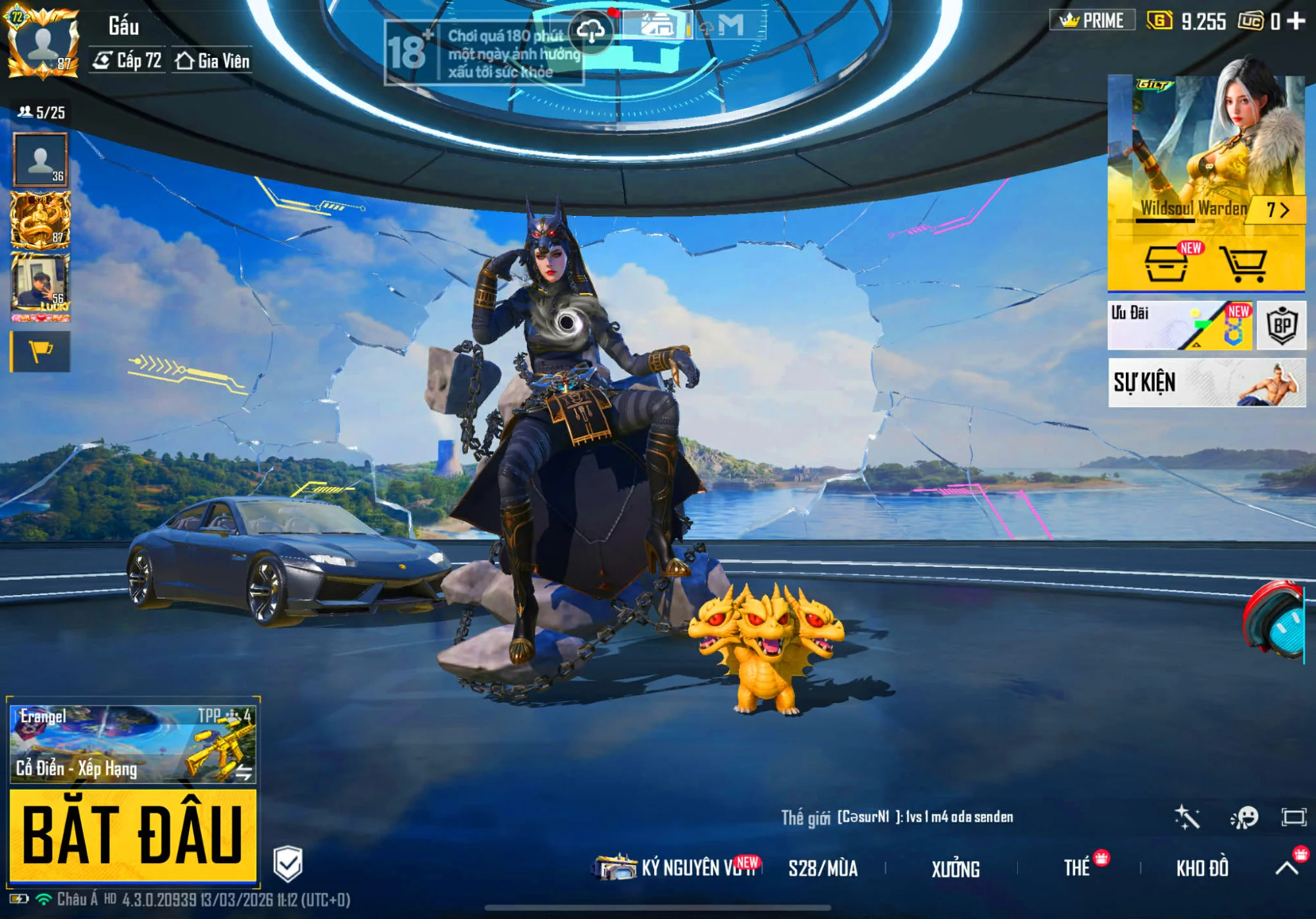
Task: Open the shopping cart shop
Action: pos(1243,264)
